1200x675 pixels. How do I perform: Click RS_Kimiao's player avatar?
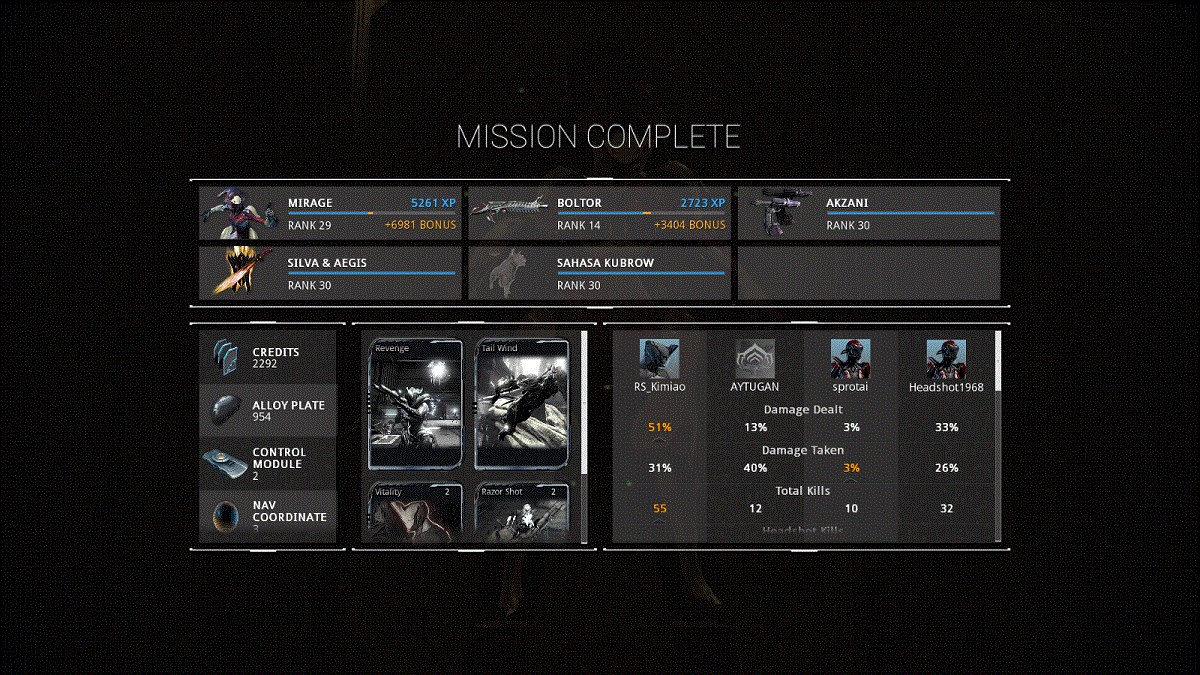coord(660,359)
